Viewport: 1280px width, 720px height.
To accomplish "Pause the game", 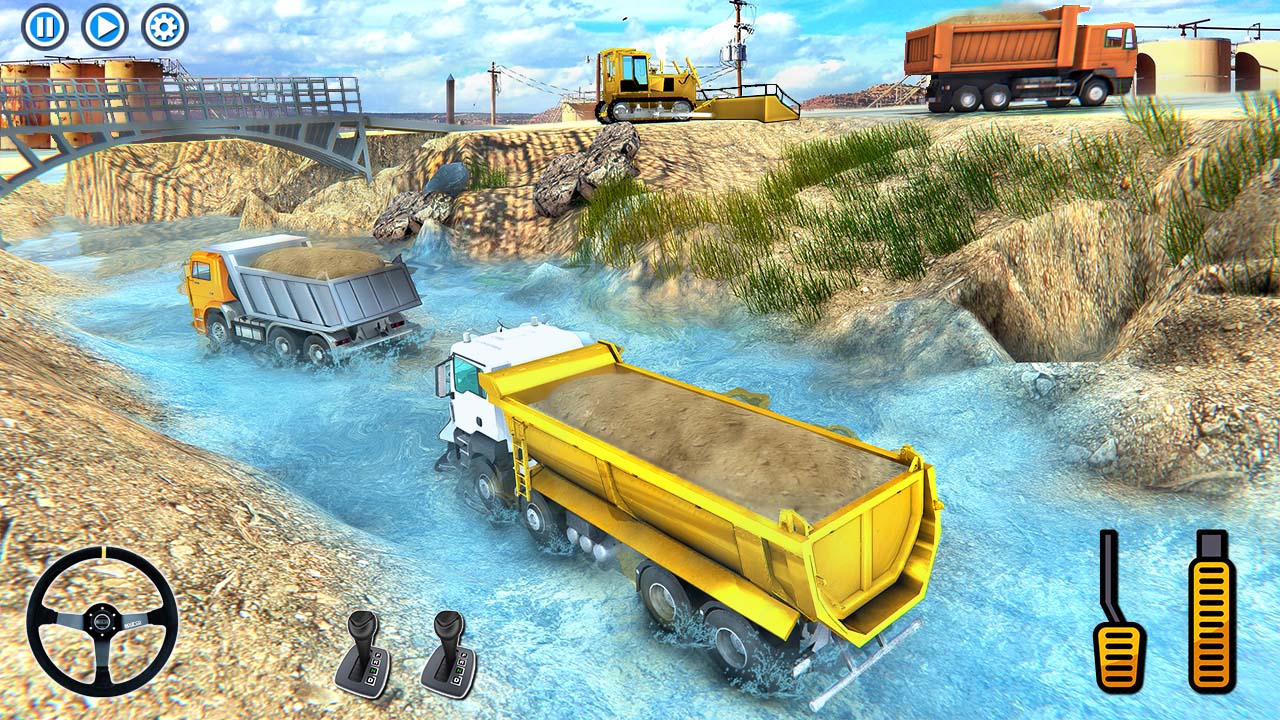I will [46, 26].
